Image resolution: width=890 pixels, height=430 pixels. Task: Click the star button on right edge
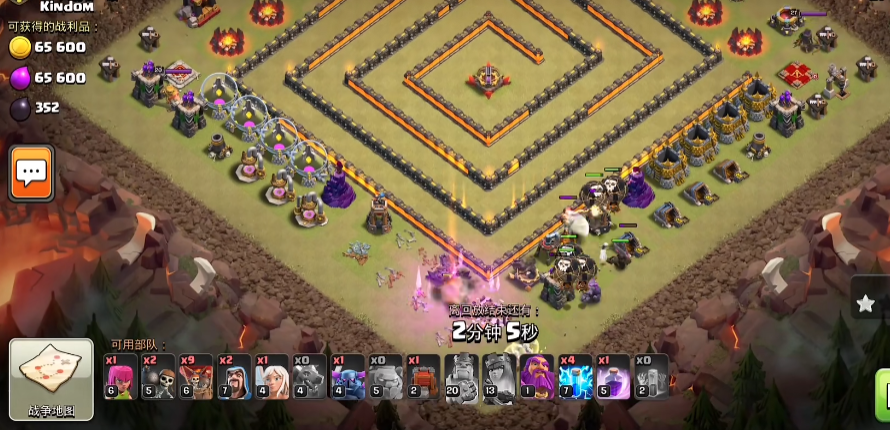click(x=866, y=304)
